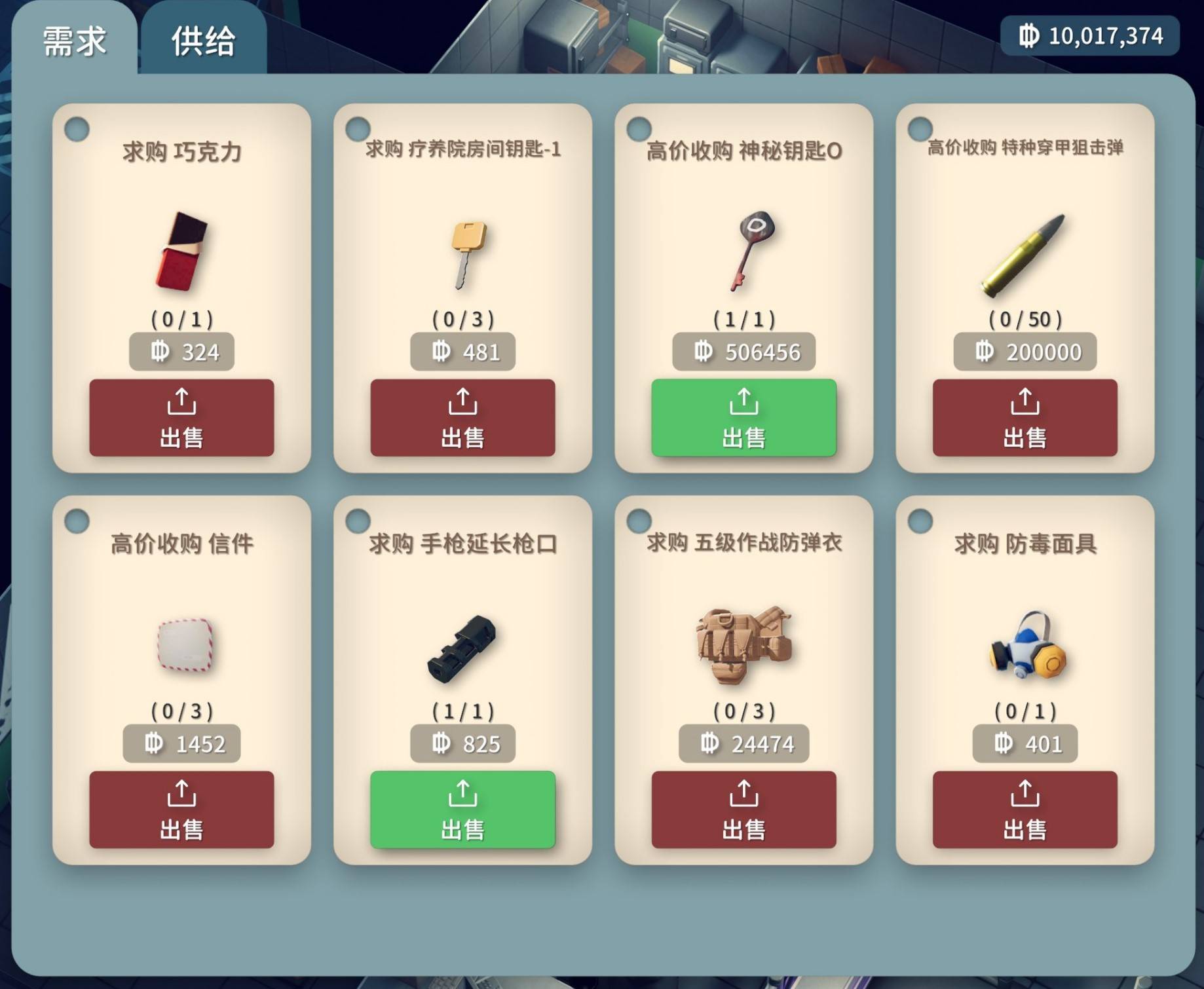Click 出售 under 疗养院房间钥匙-1
The width and height of the screenshot is (1204, 989).
coord(462,418)
